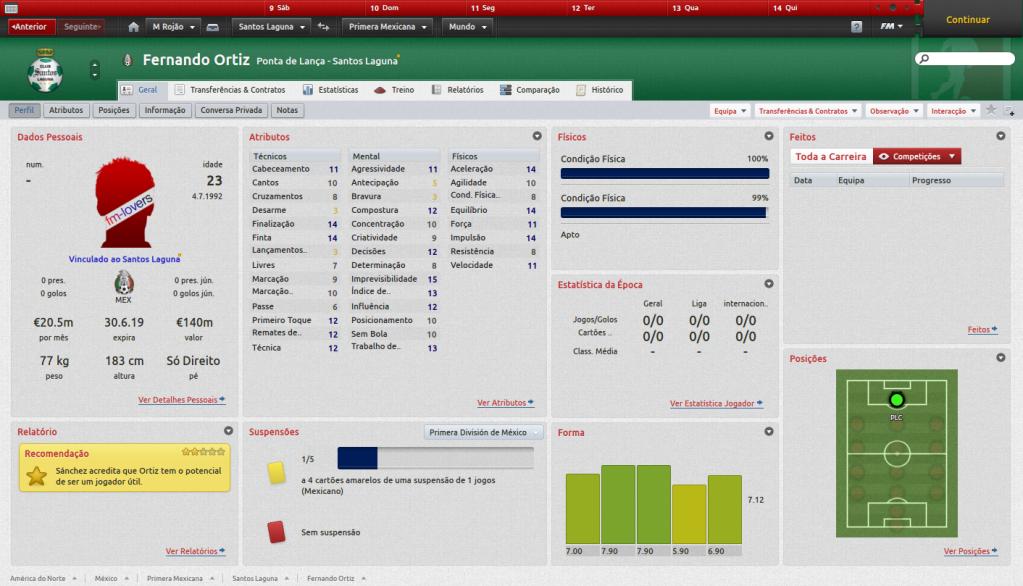Image resolution: width=1023 pixels, height=586 pixels.
Task: Open the Interacção dropdown
Action: pos(953,111)
